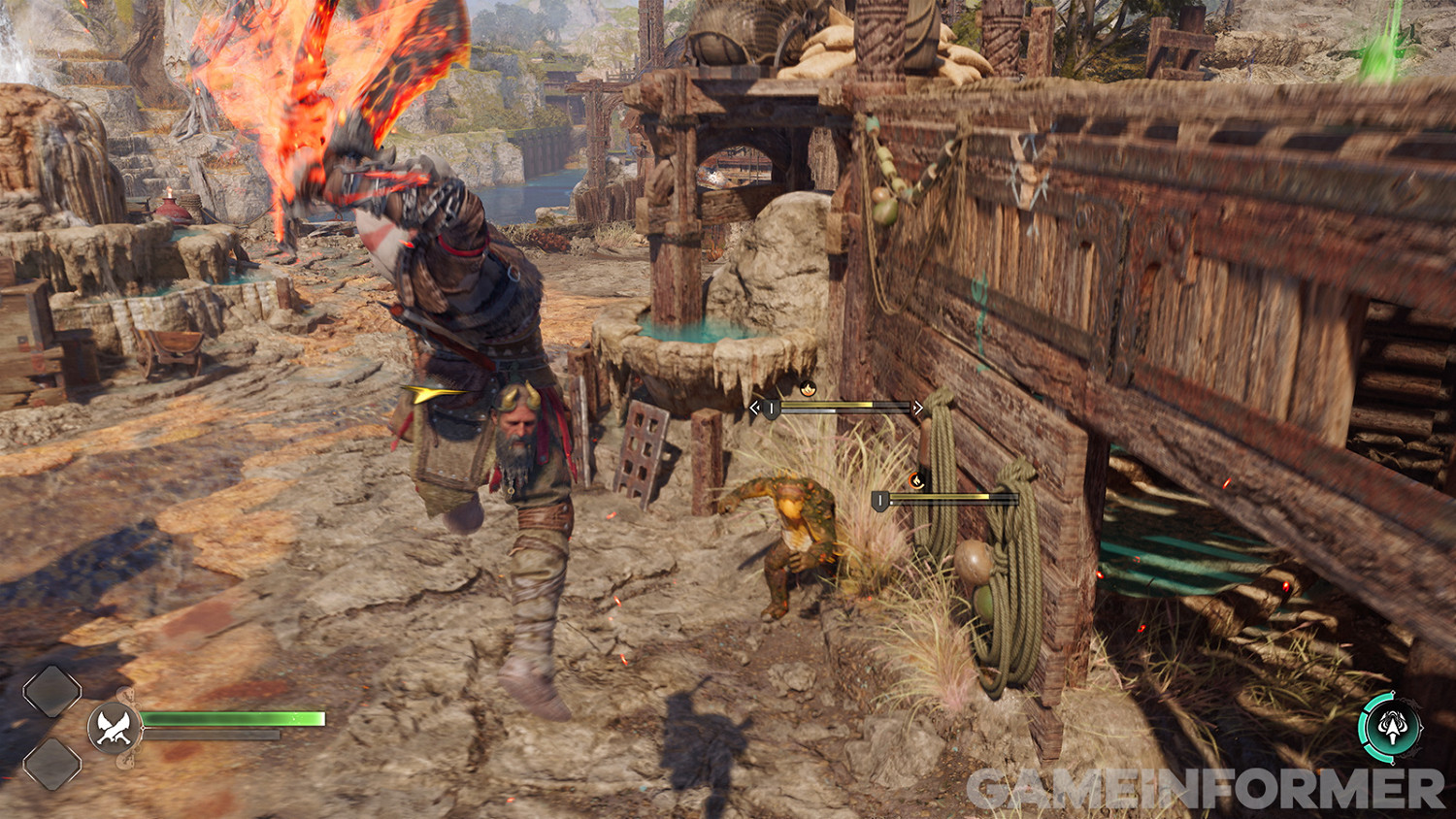The width and height of the screenshot is (1456, 819).
Task: Click the level I shield badge on the upper enemy bar
Action: click(x=770, y=407)
